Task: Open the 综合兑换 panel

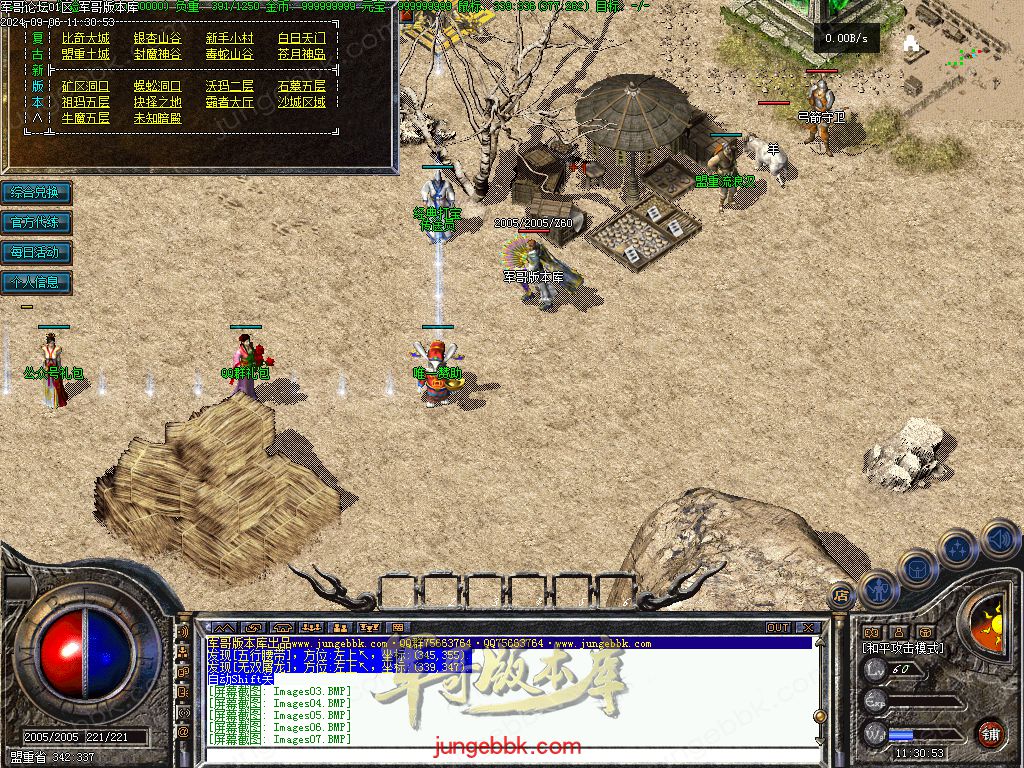Action: (x=36, y=192)
